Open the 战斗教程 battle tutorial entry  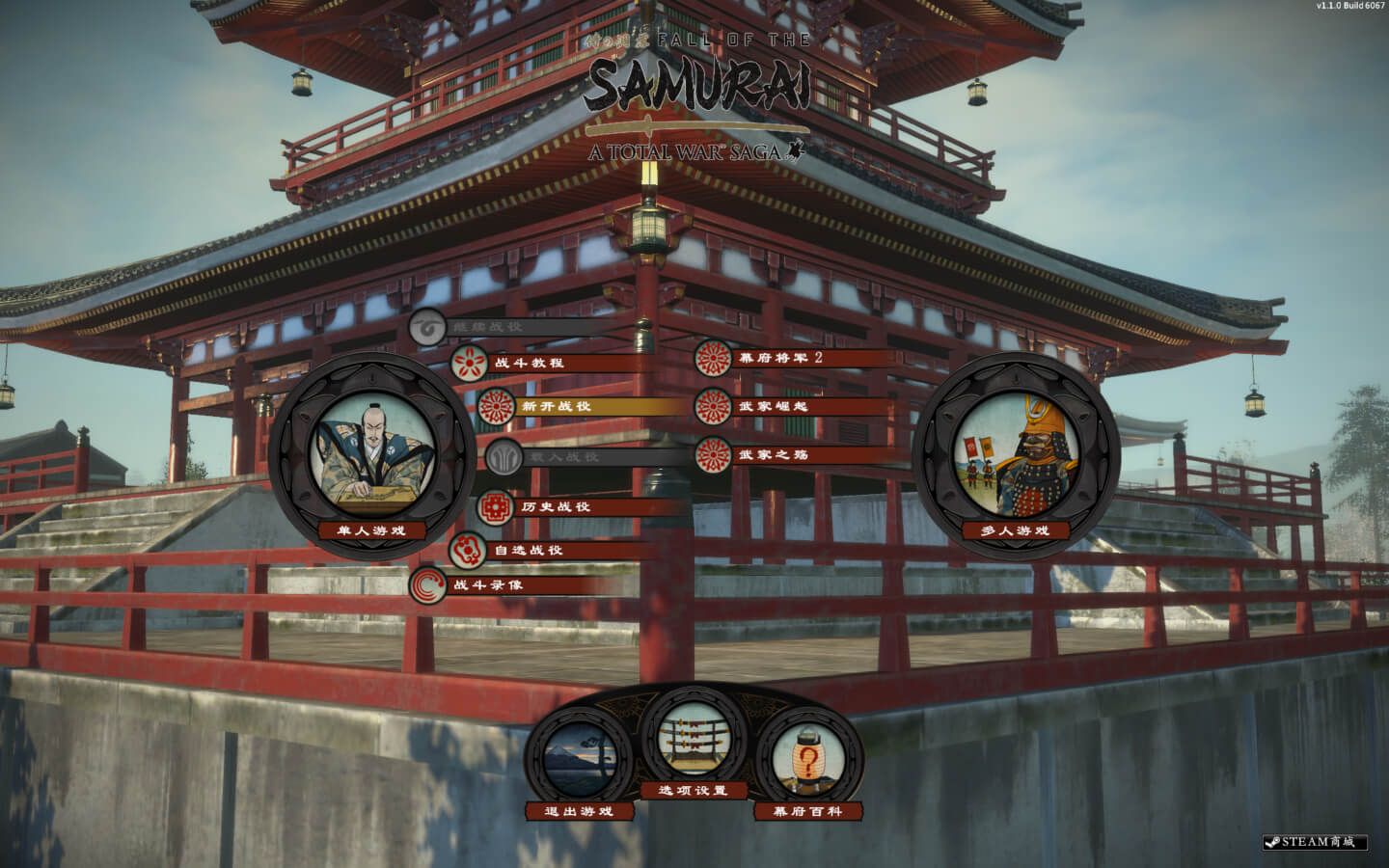click(528, 364)
